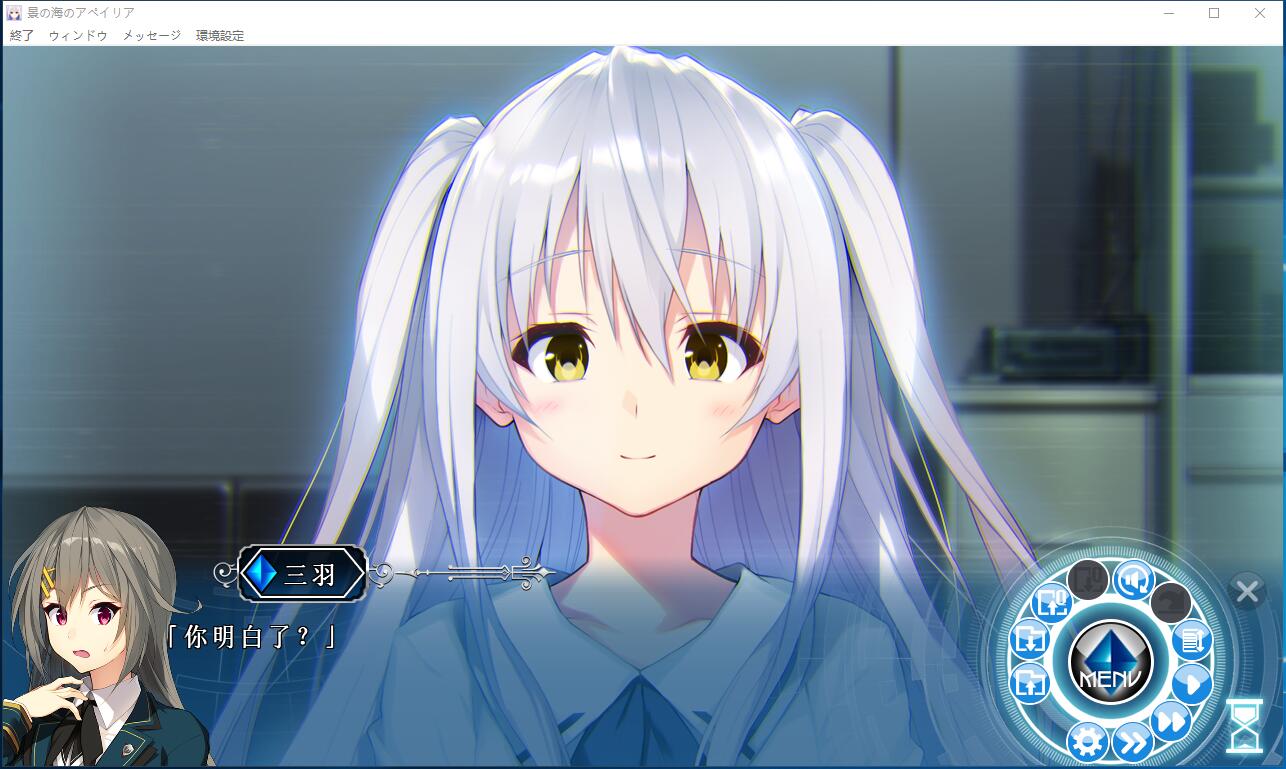
Task: Open the central MENU button
Action: coord(1110,662)
